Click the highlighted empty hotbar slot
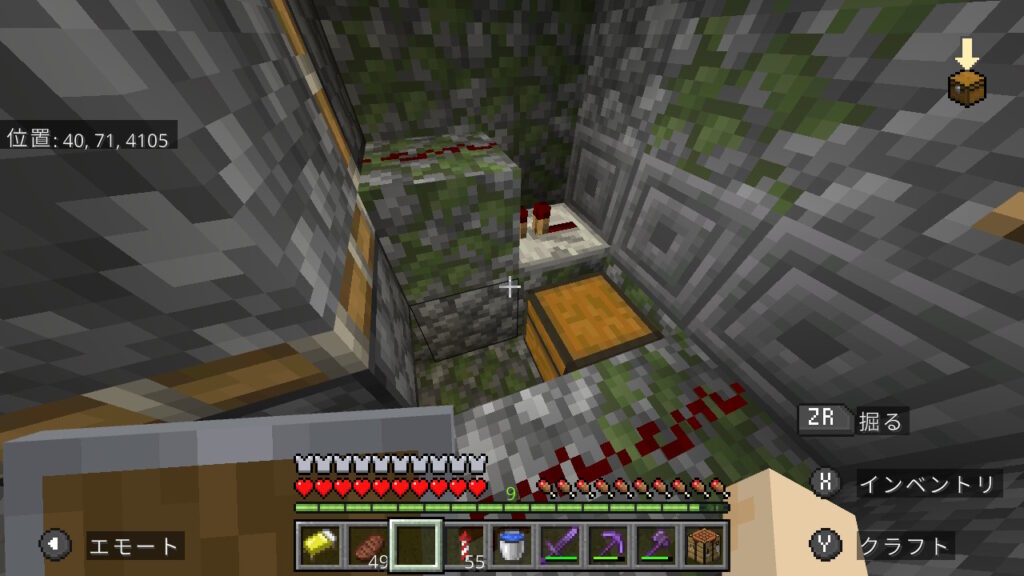Image resolution: width=1024 pixels, height=576 pixels. pos(416,545)
